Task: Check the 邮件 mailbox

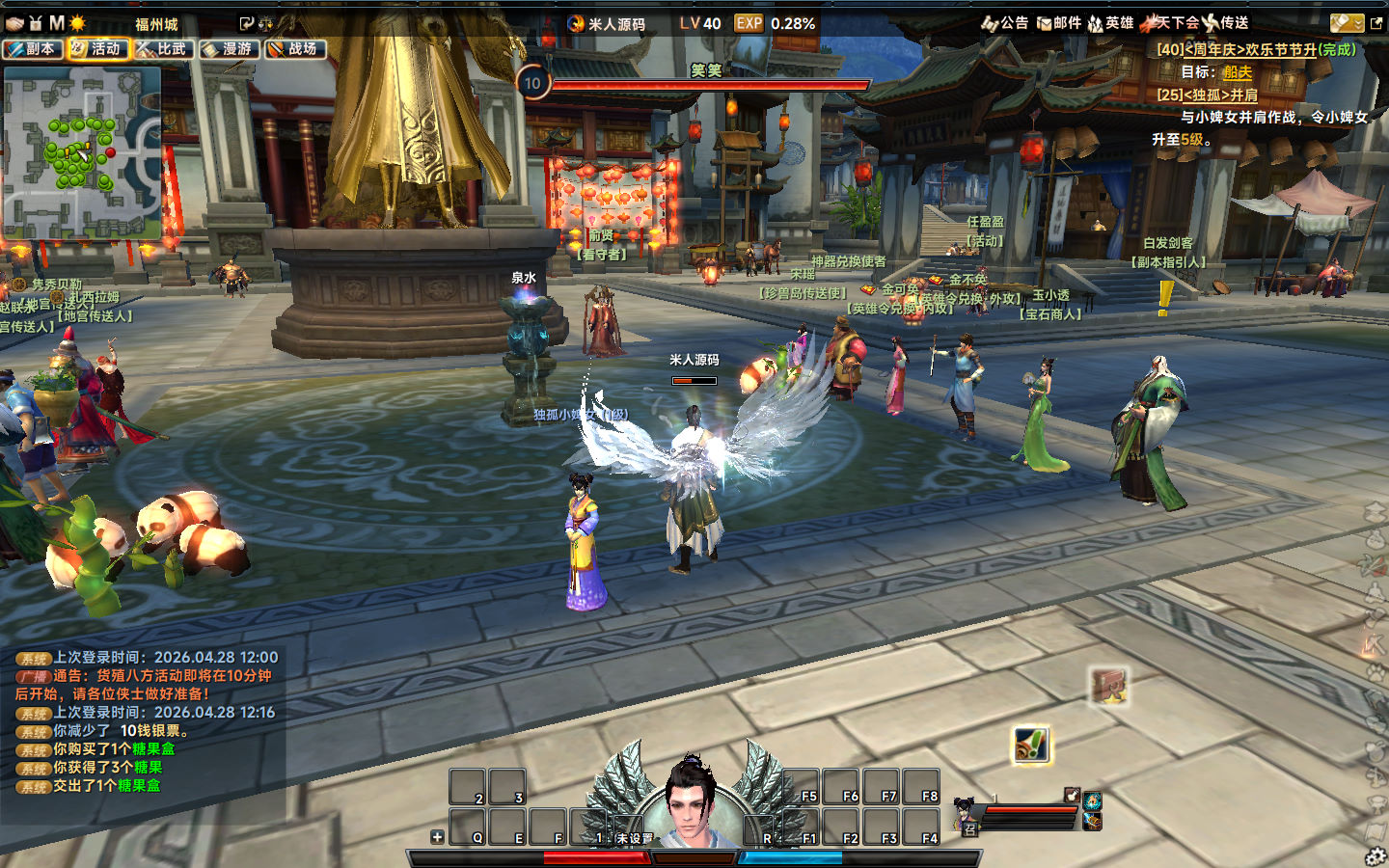Action: (1059, 23)
